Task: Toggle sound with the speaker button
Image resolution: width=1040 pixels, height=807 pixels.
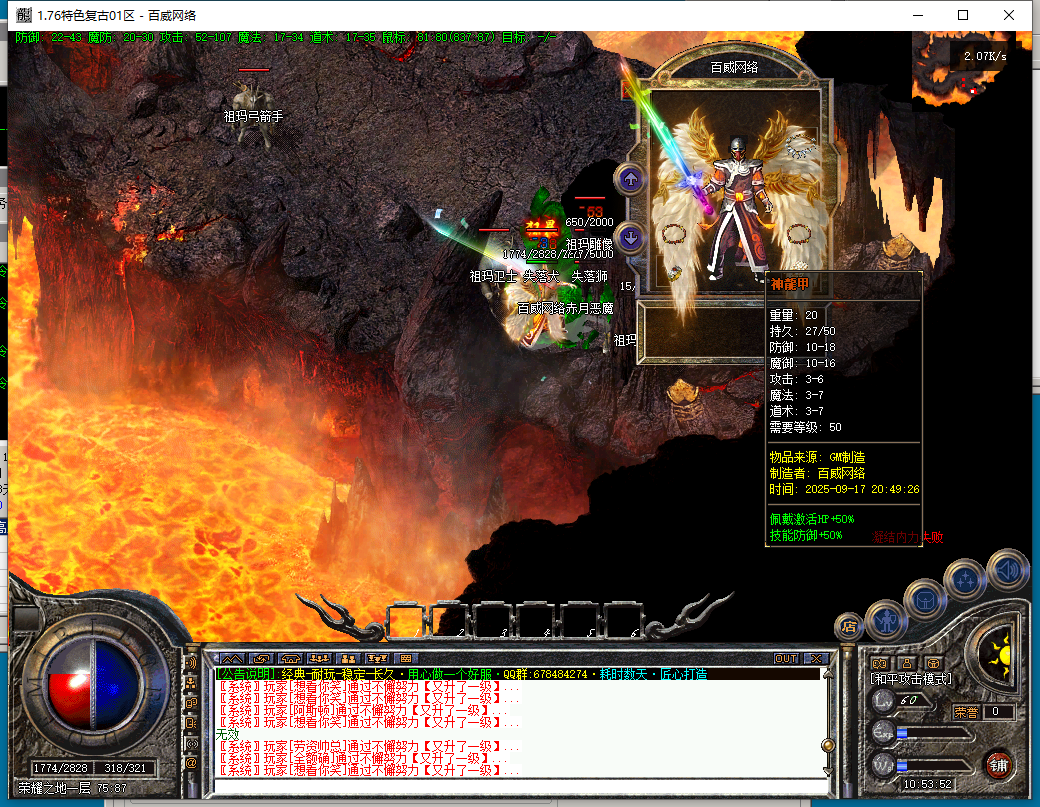Action: [1007, 570]
